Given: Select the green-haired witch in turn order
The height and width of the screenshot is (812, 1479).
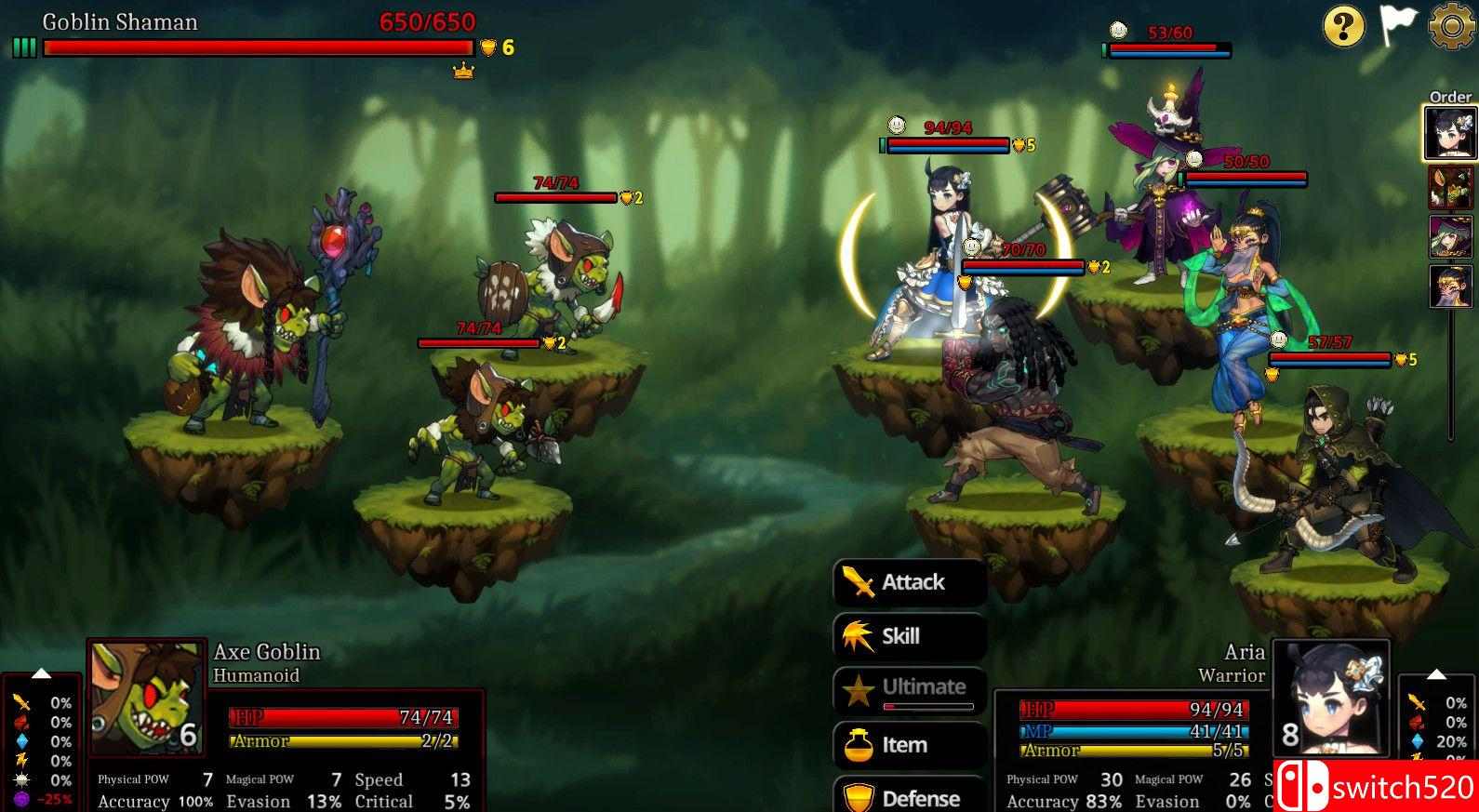Looking at the screenshot, I should [1450, 236].
